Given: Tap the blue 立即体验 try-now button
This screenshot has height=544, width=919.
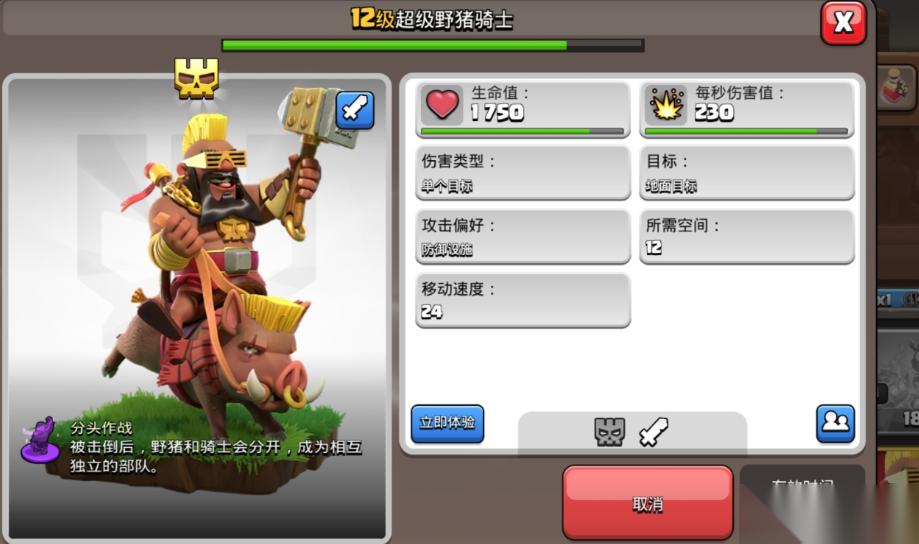Looking at the screenshot, I should (x=447, y=424).
